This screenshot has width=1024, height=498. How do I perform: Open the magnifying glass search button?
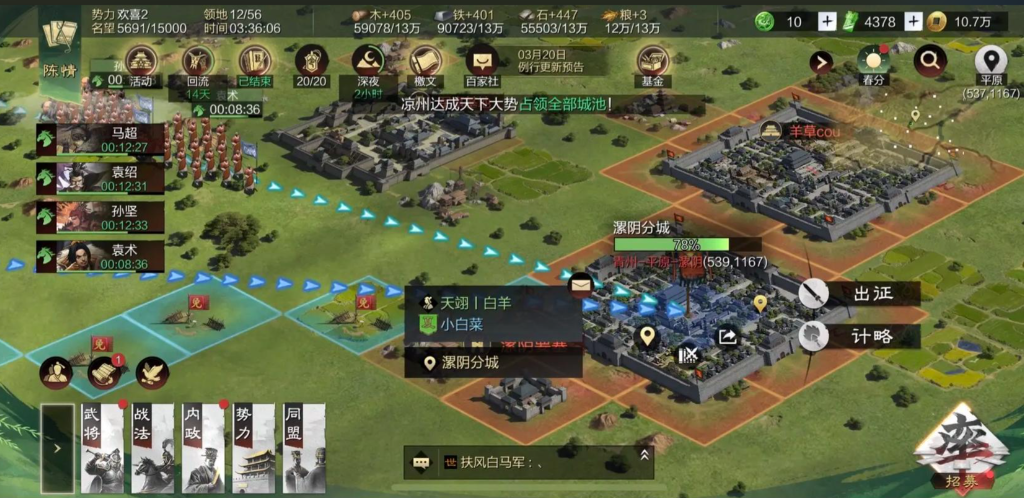click(930, 62)
